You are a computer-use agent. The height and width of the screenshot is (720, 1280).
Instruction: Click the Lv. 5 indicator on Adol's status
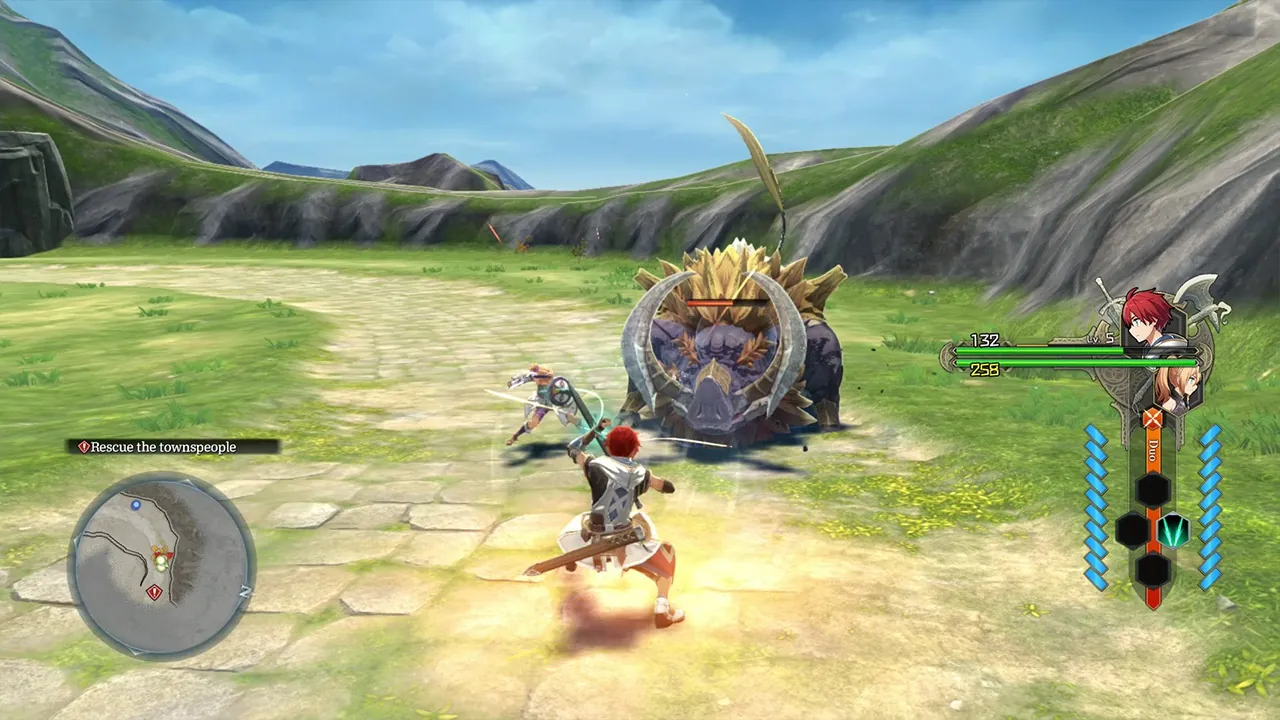[x=1103, y=340]
